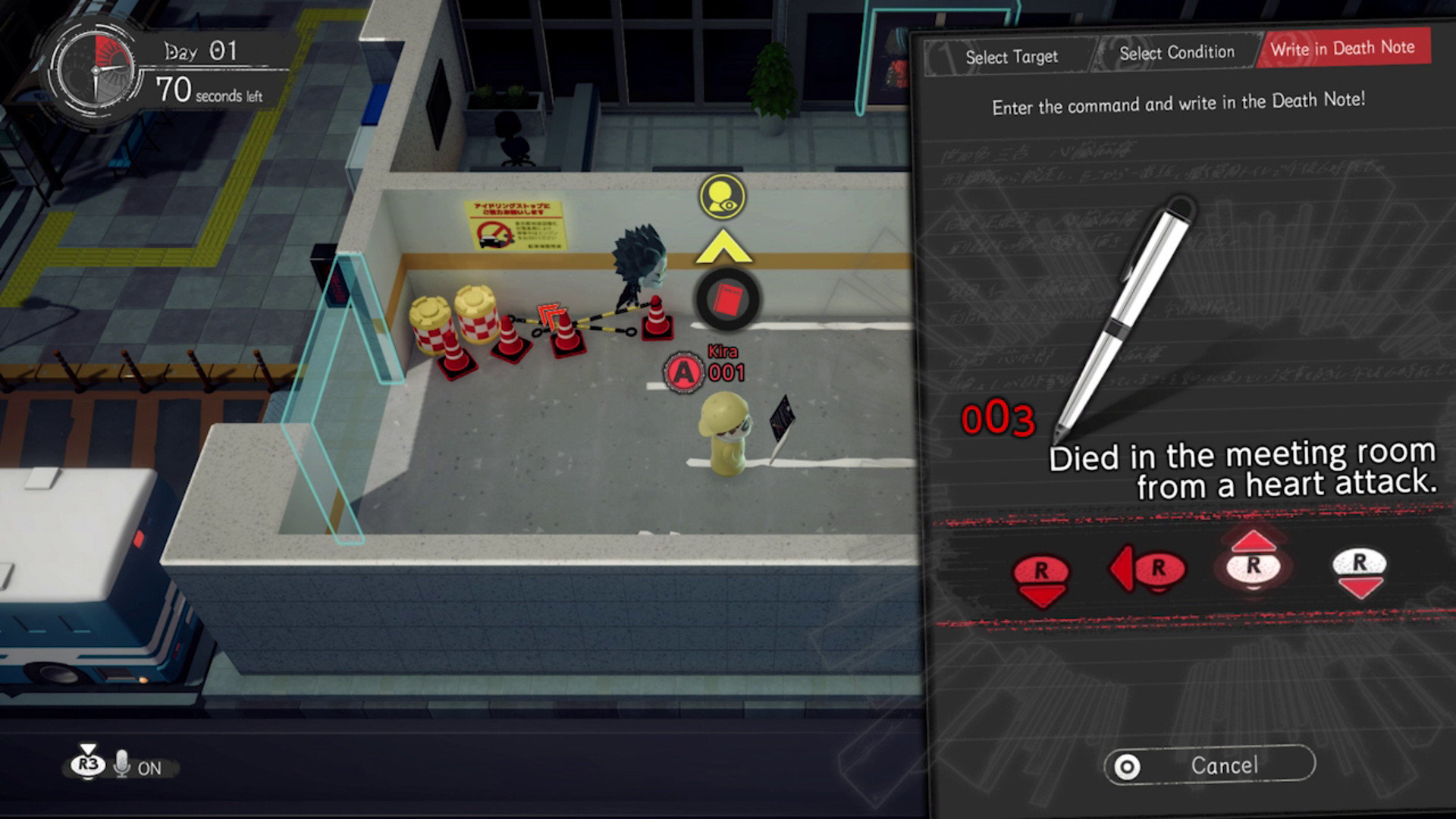Switch to the Select Target tab
1456x819 pixels.
coord(1011,57)
